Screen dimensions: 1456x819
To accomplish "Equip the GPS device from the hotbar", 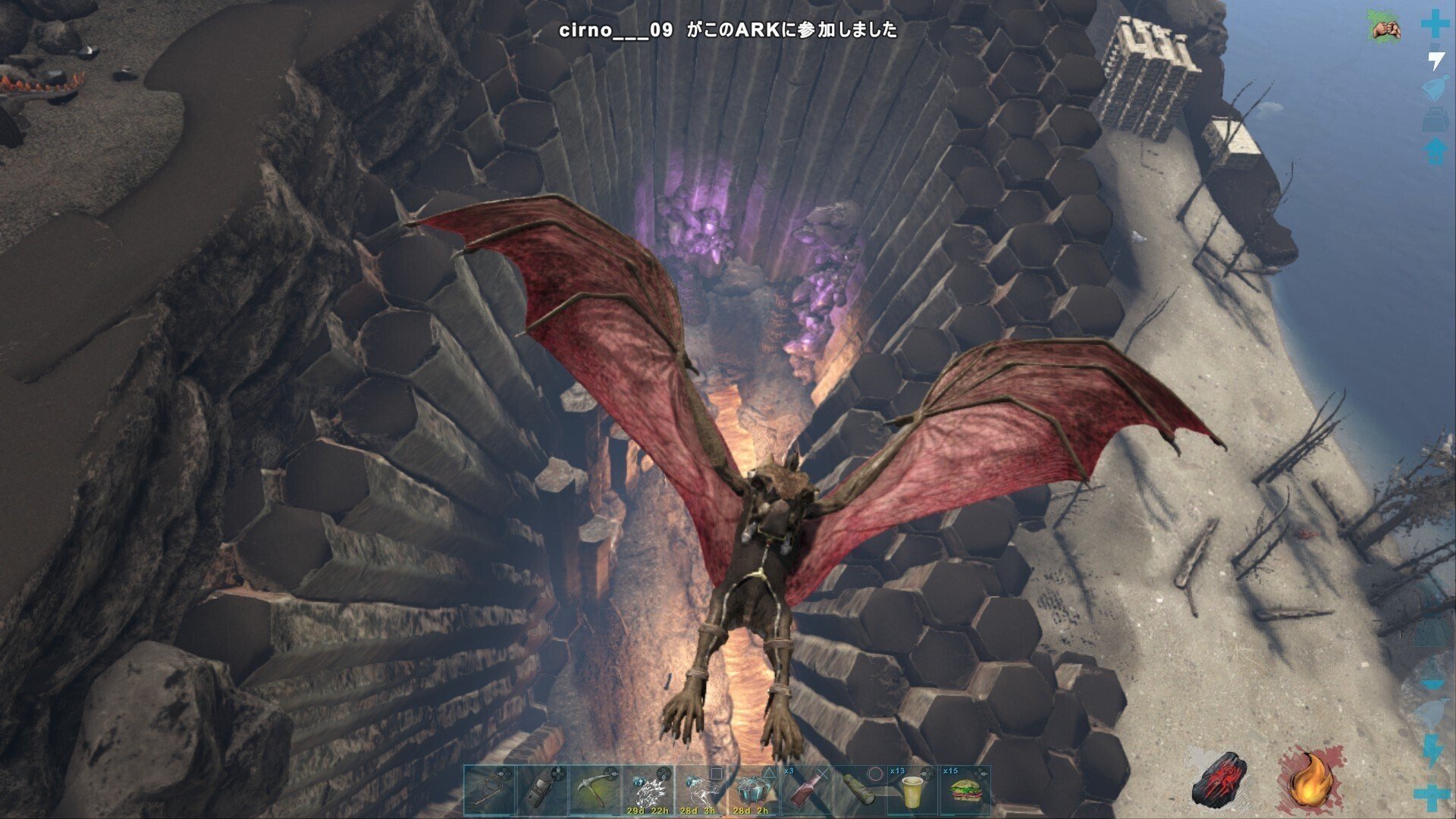I will (x=540, y=791).
